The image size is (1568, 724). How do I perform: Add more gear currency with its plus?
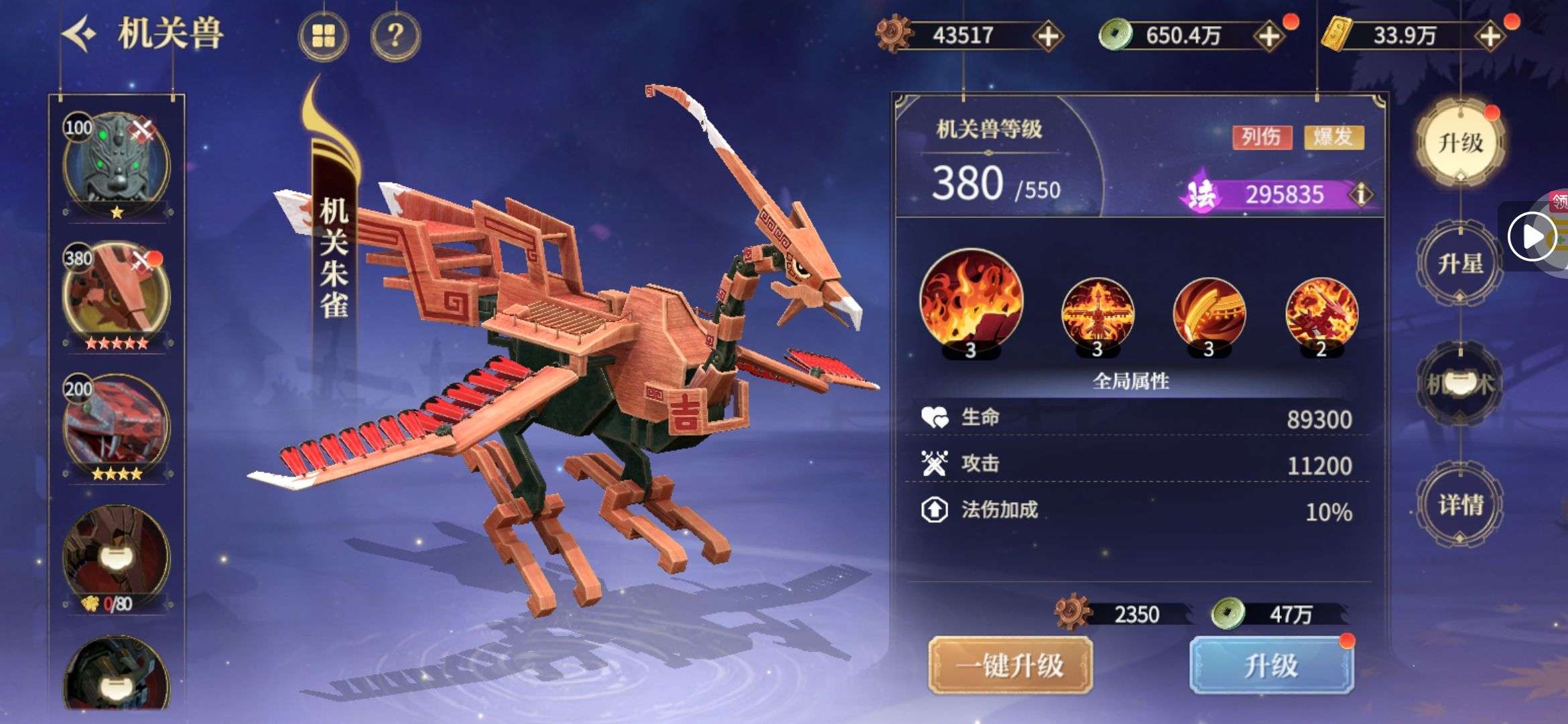1047,36
